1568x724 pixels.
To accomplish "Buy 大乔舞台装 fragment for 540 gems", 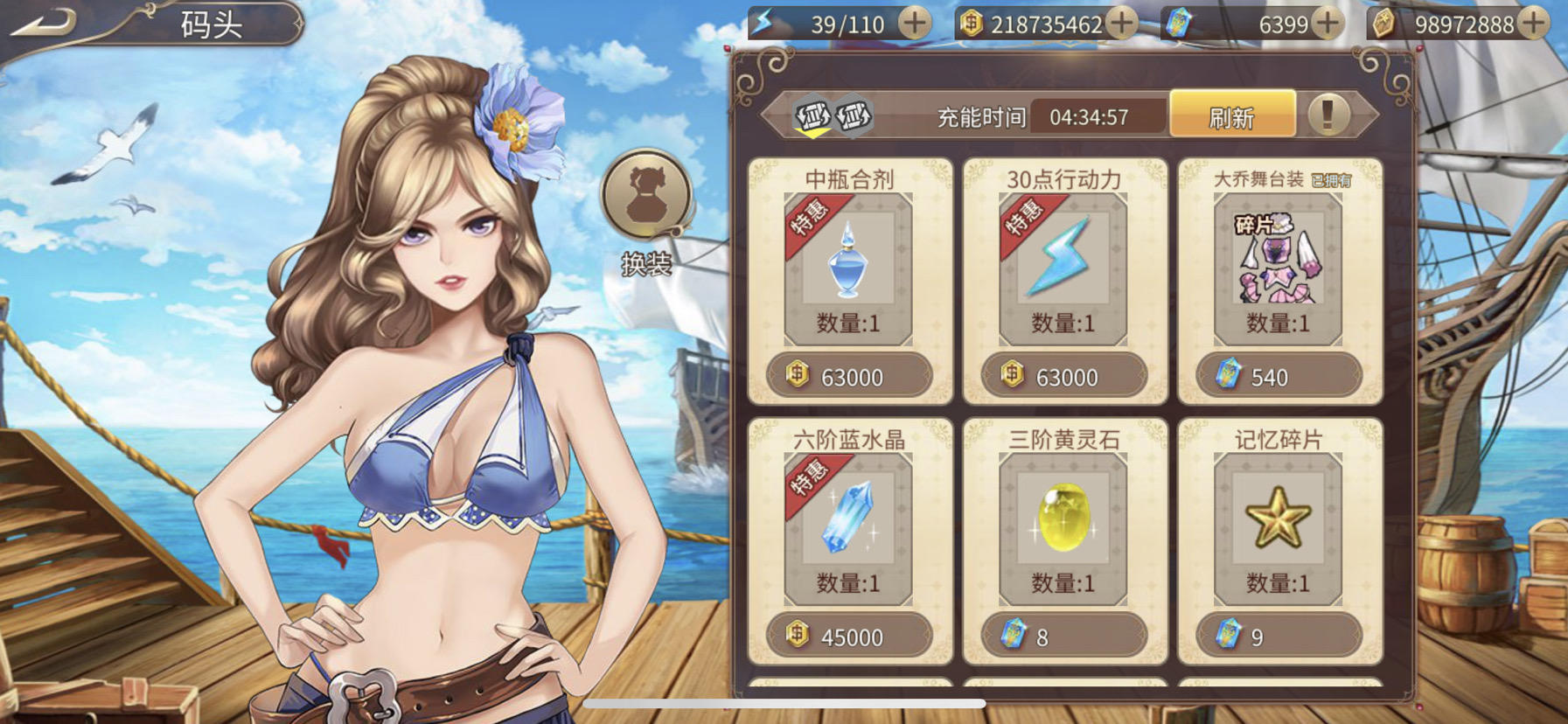I will click(1279, 377).
